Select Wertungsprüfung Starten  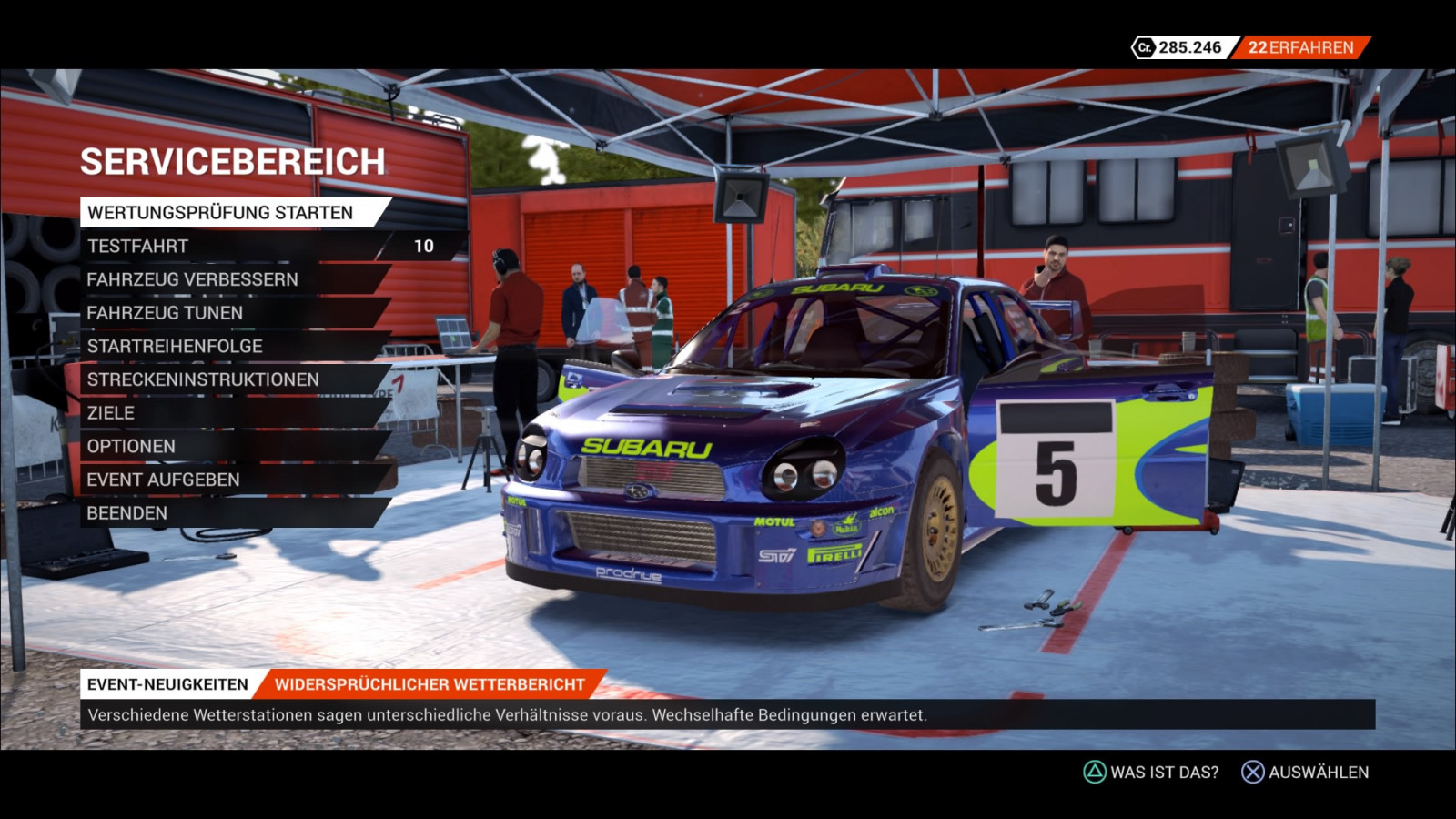pyautogui.click(x=220, y=213)
